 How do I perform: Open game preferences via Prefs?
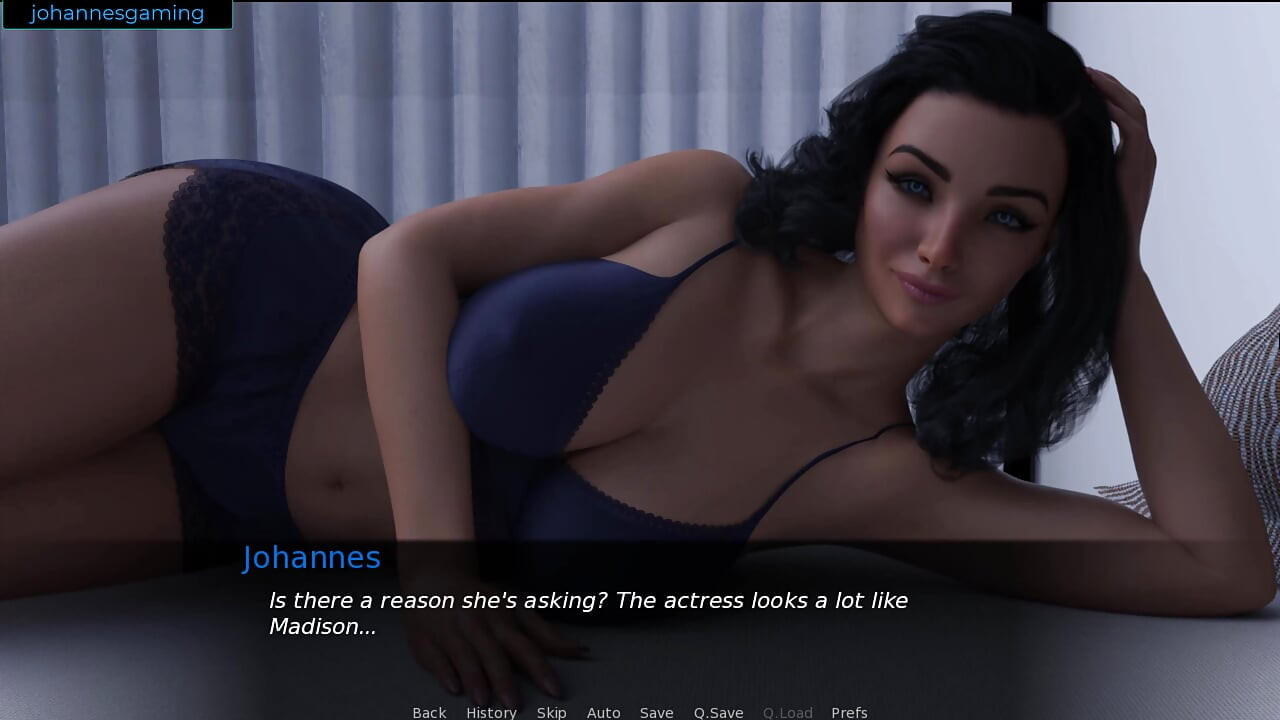point(848,712)
